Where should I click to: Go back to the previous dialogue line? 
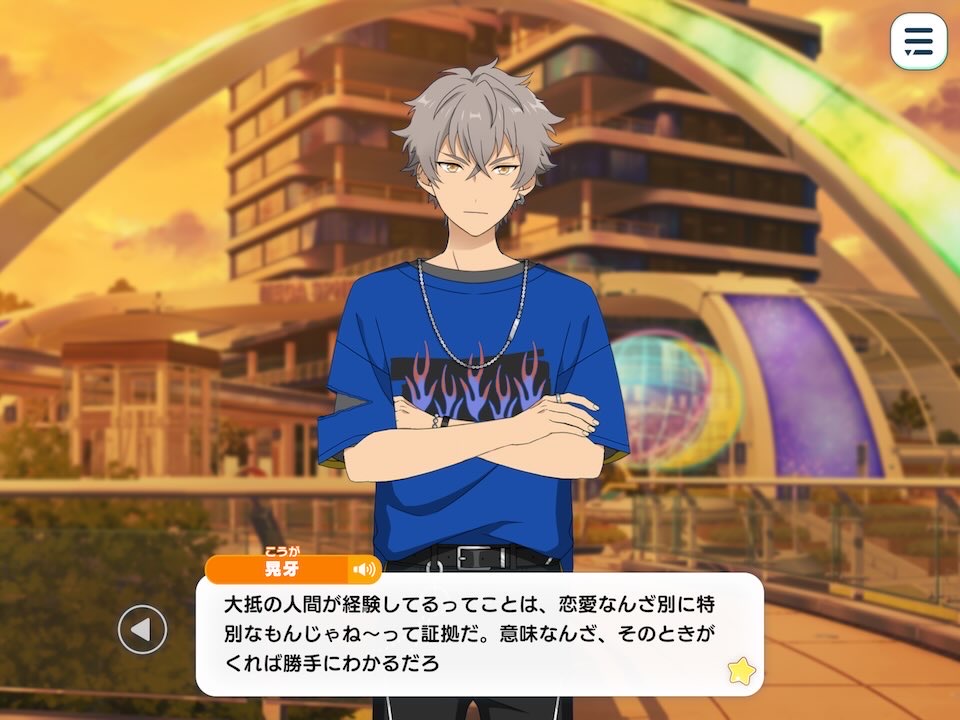pos(142,630)
